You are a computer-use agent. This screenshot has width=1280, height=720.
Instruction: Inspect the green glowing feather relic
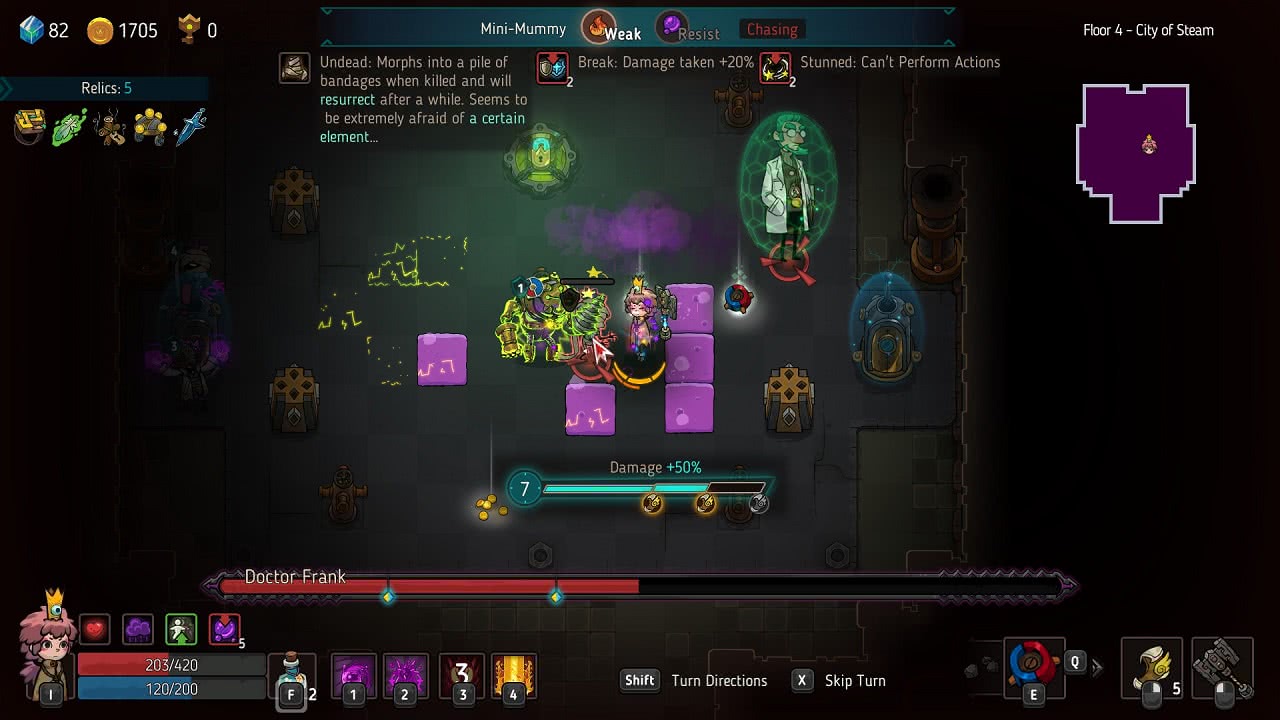pyautogui.click(x=70, y=127)
